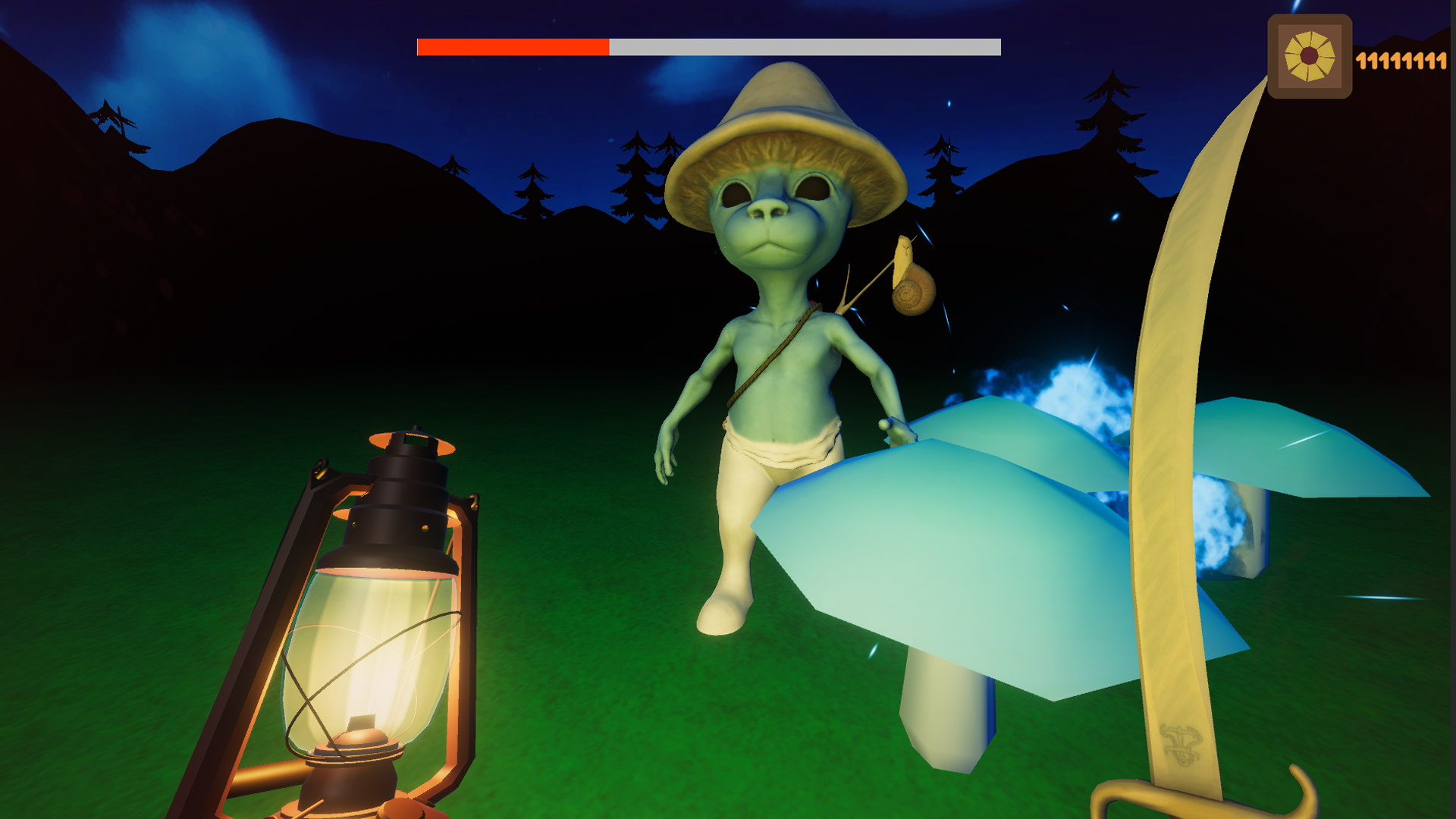Click the red portion of the boss health bar
Image resolution: width=1456 pixels, height=819 pixels.
512,48
